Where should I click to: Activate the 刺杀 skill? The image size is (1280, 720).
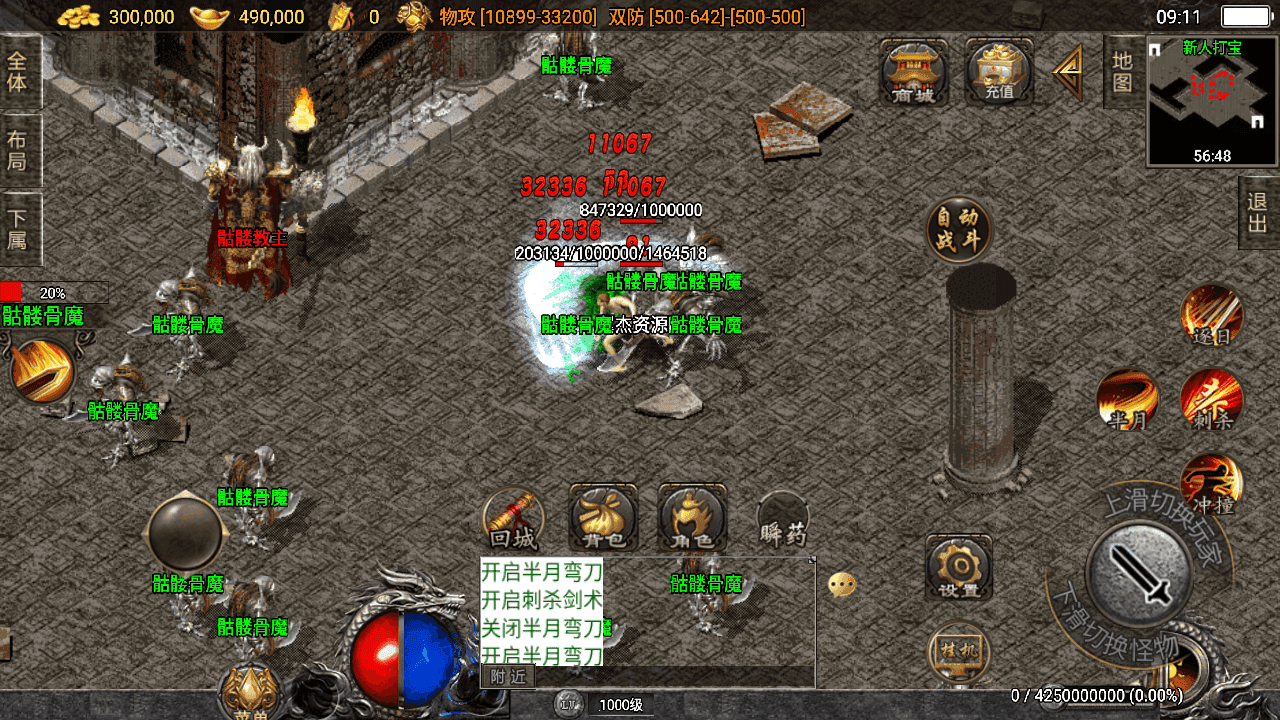(x=1212, y=400)
